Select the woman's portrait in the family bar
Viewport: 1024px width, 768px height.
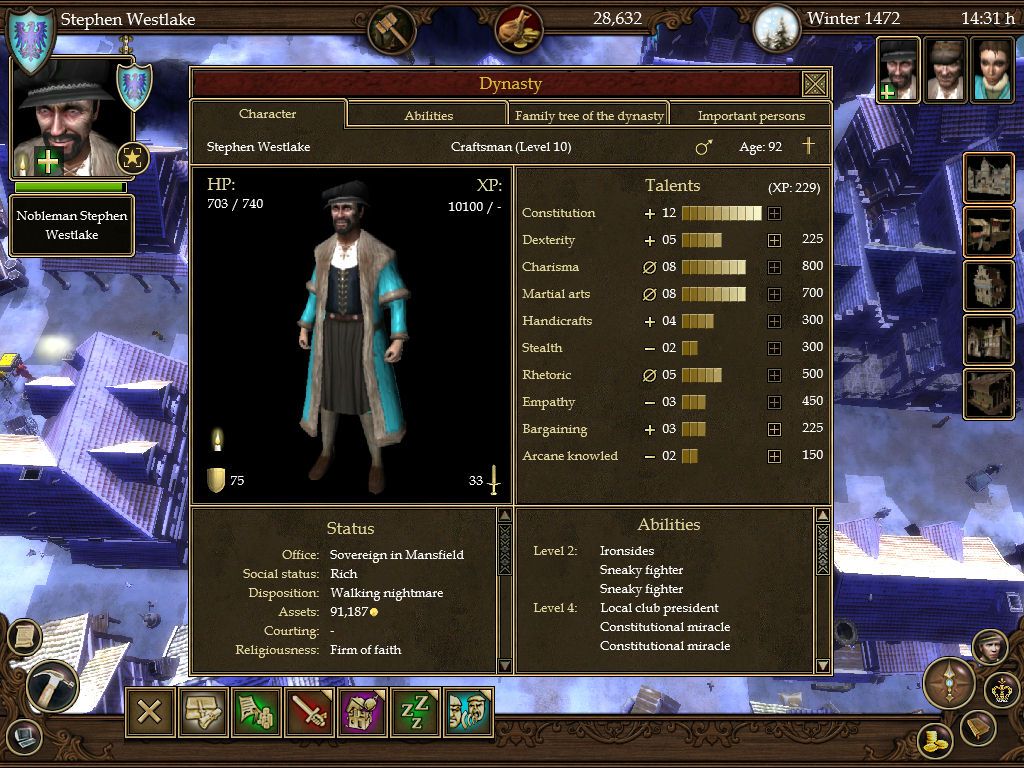(993, 70)
